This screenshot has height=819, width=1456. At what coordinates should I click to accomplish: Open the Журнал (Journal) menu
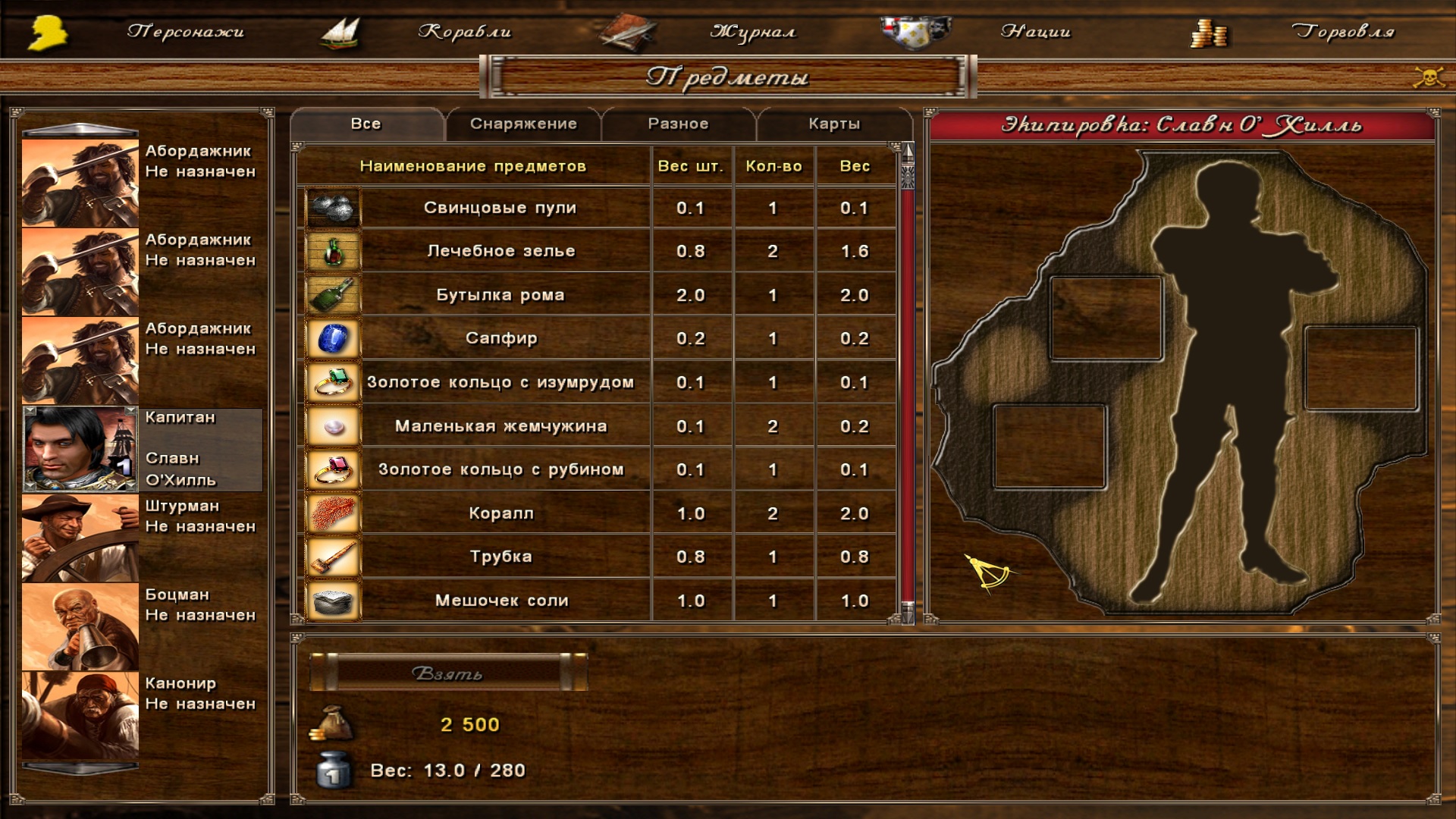coord(752,32)
